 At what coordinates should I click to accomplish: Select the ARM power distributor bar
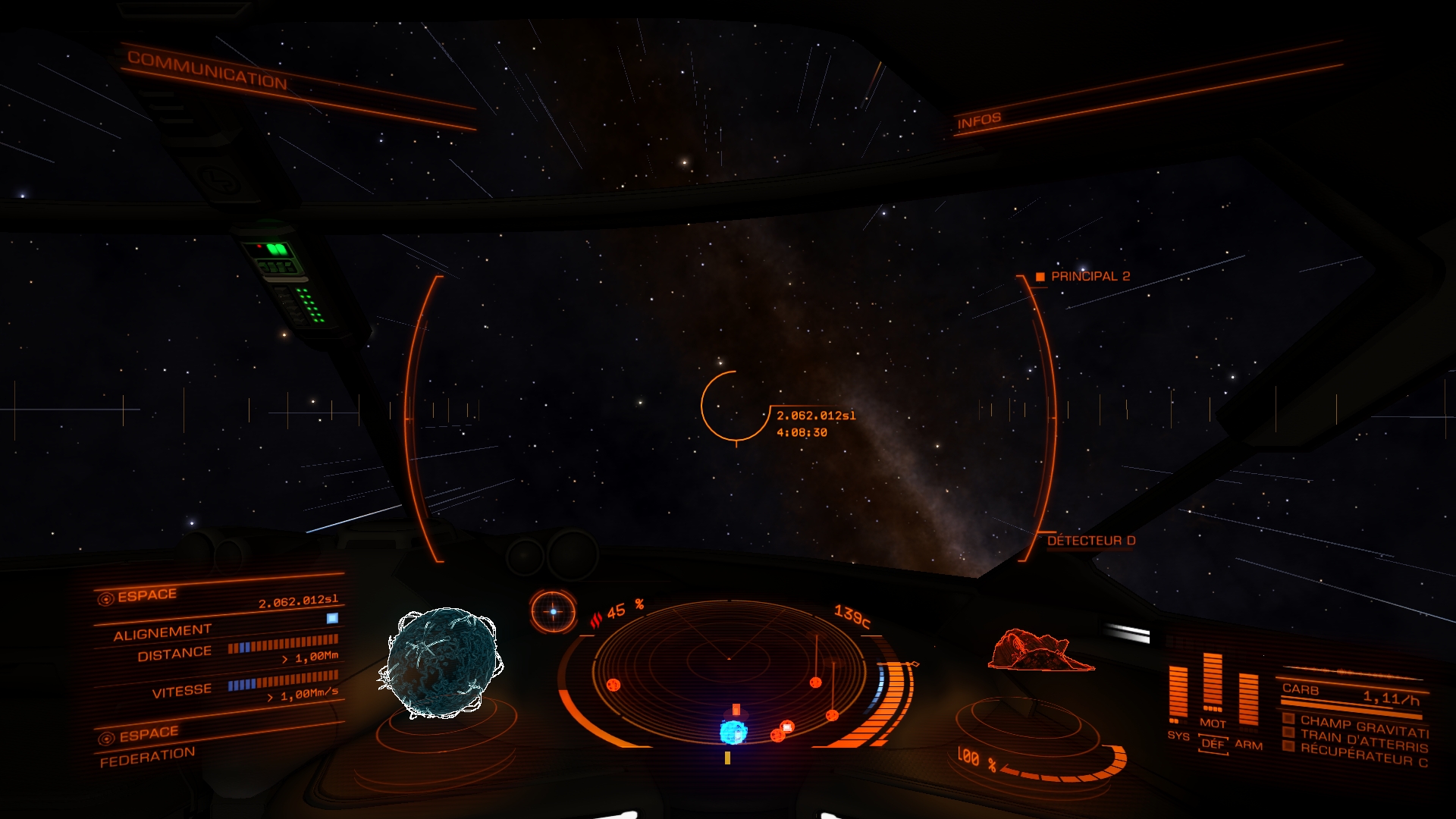[x=1248, y=699]
